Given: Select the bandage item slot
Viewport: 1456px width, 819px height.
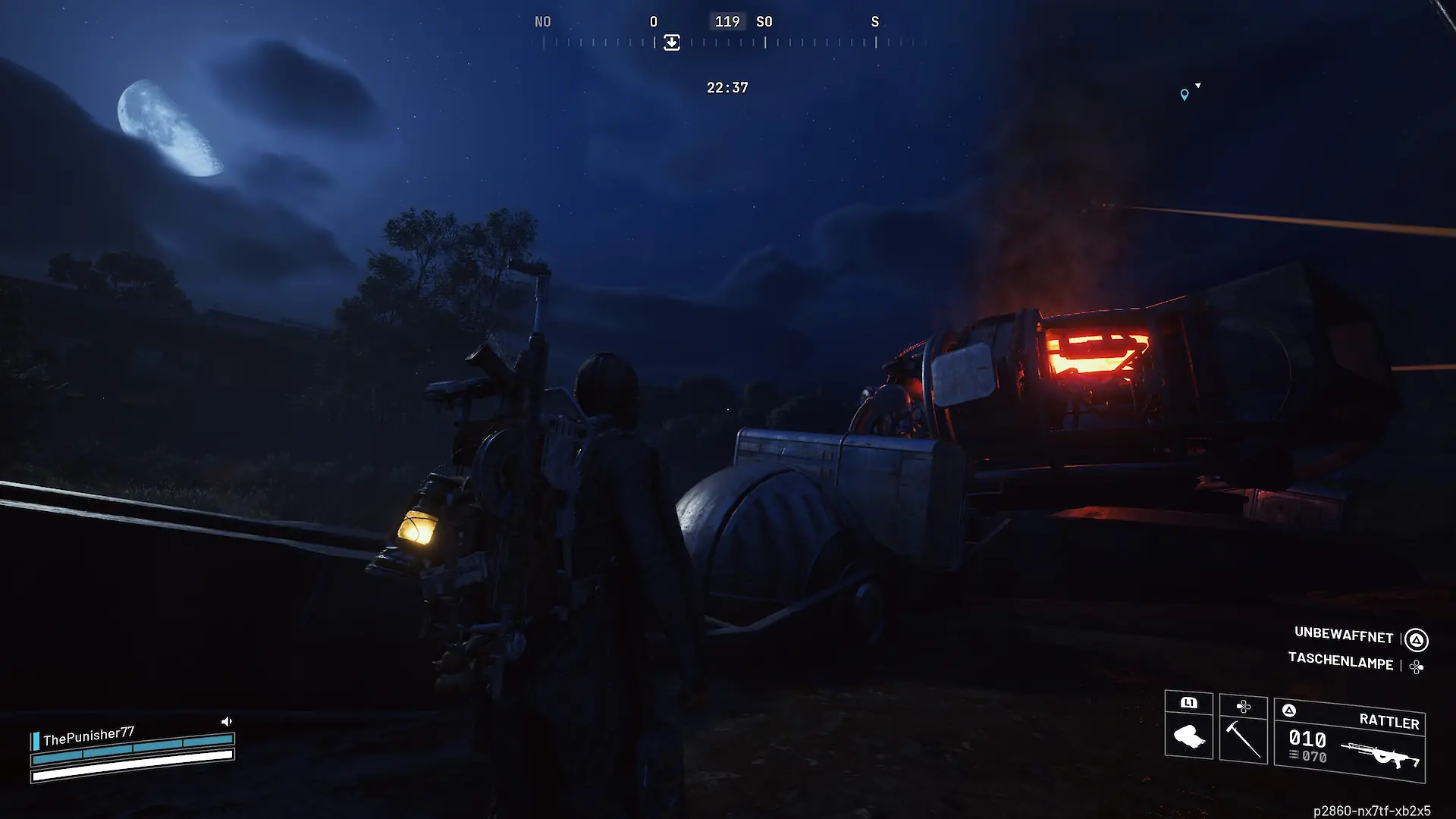Looking at the screenshot, I should point(1188,726).
